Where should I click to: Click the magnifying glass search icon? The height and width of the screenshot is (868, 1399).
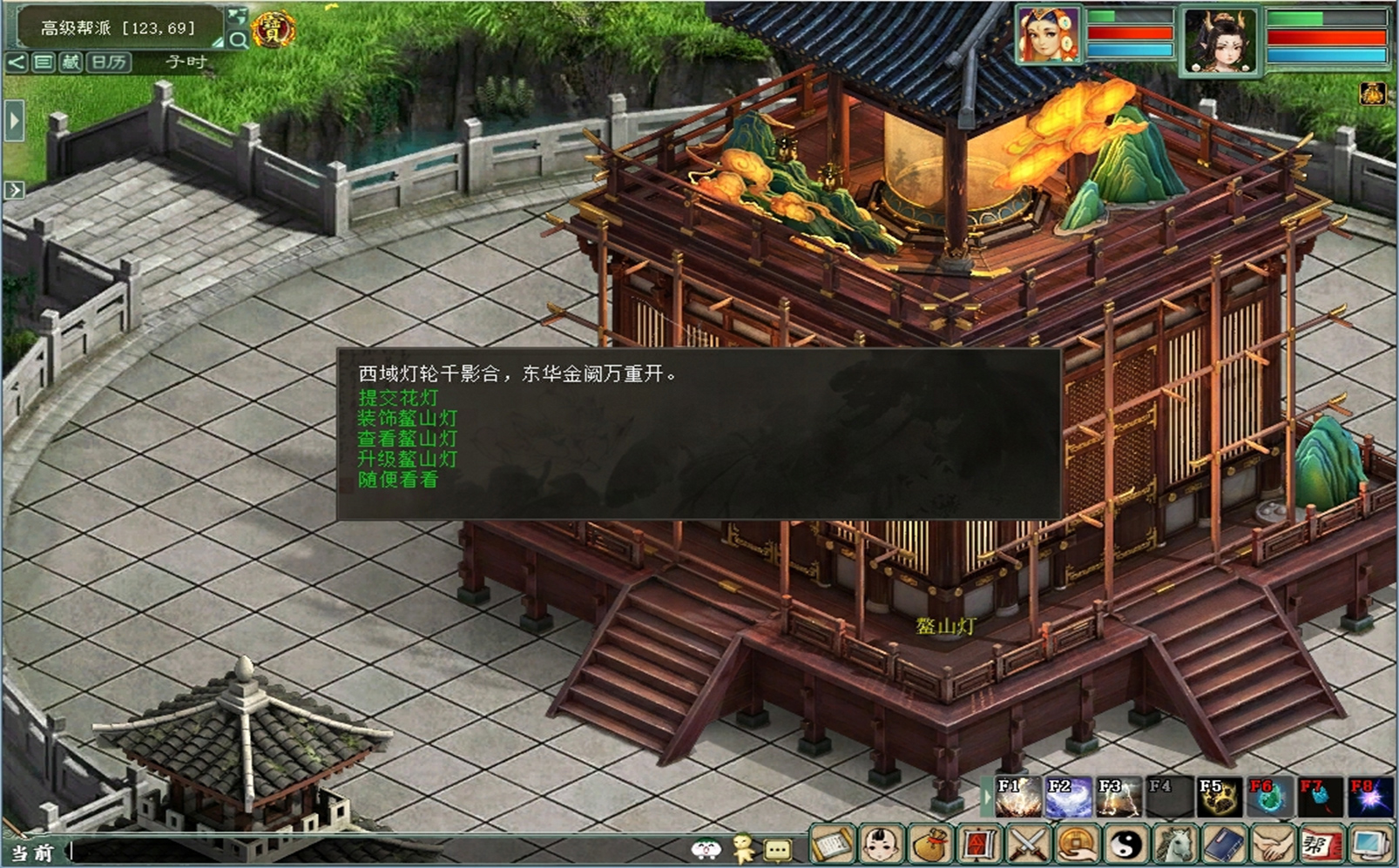(238, 39)
